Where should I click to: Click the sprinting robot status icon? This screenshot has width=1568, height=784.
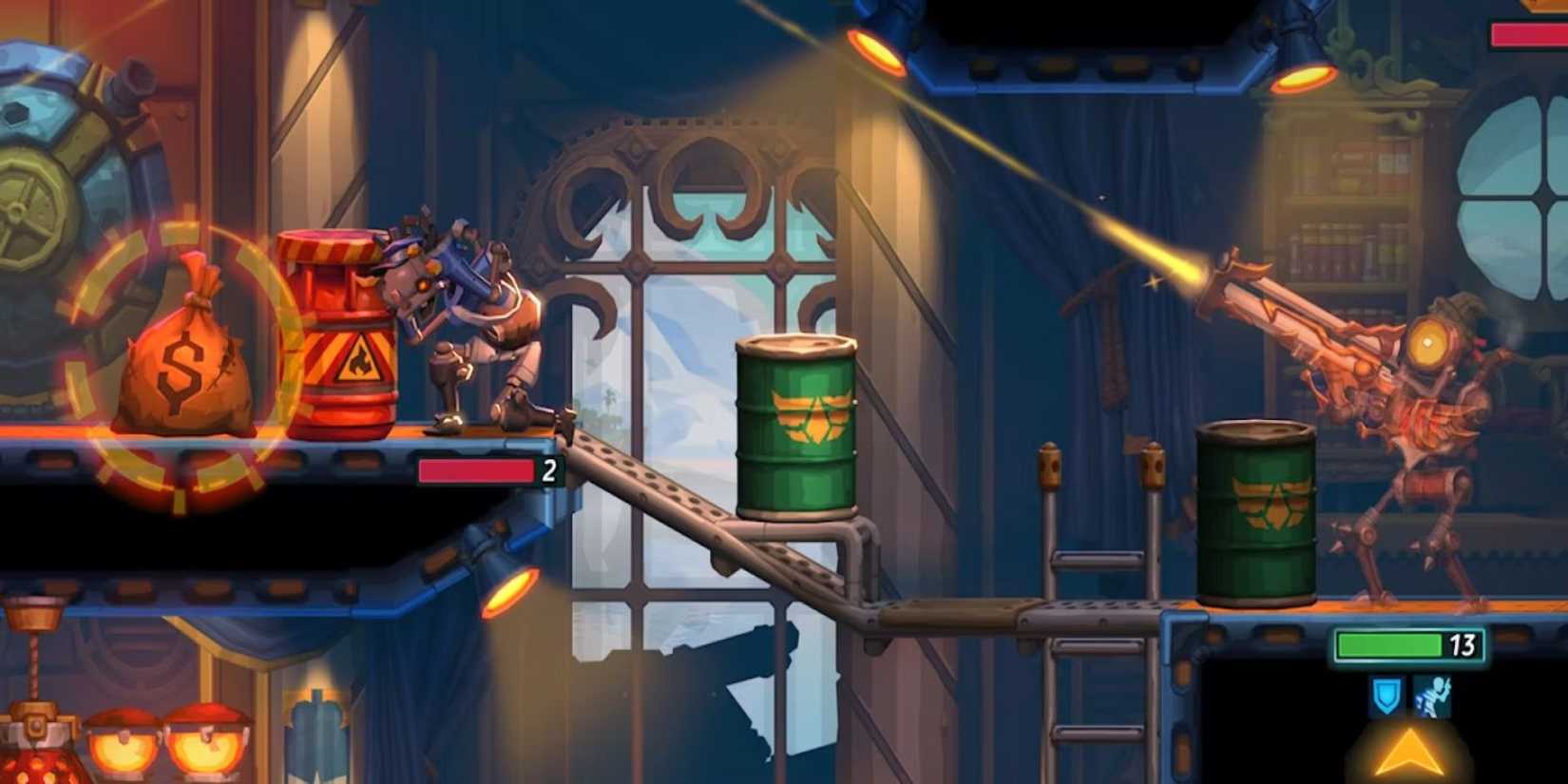click(x=1436, y=695)
